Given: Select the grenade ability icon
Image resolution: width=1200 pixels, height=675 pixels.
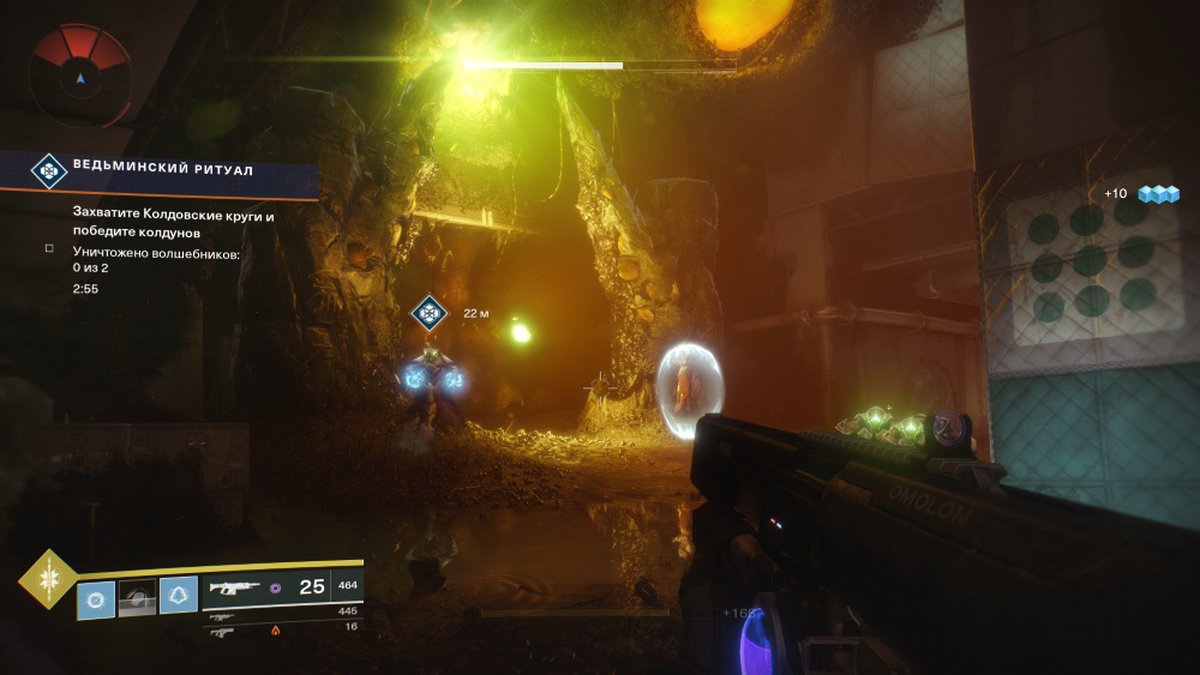Looking at the screenshot, I should pos(97,599).
